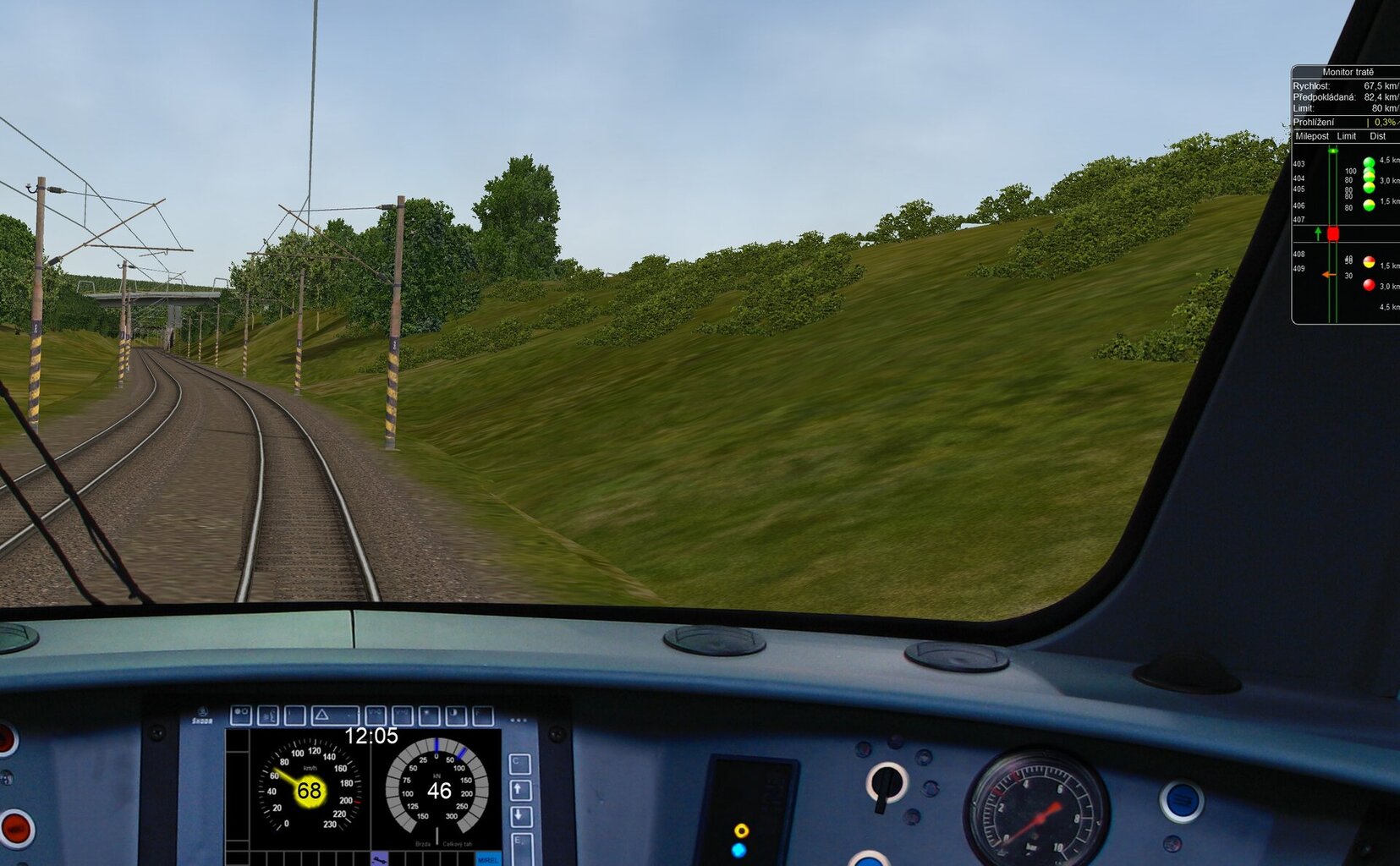Toggle the half-moon dimming button above the display

(x=456, y=715)
